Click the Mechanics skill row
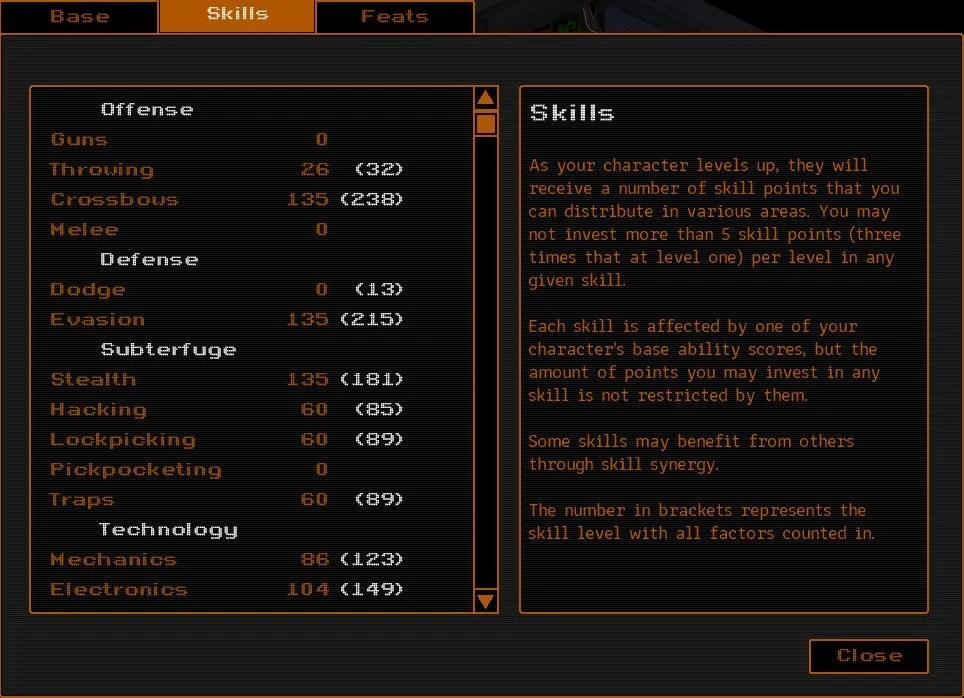 (x=113, y=560)
